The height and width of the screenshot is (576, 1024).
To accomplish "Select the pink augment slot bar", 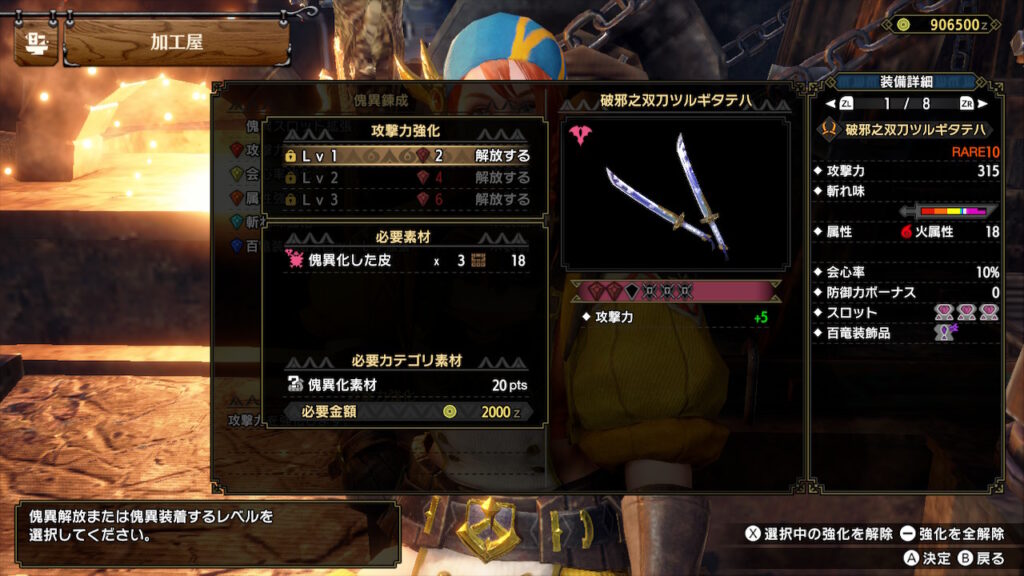I will click(x=675, y=291).
